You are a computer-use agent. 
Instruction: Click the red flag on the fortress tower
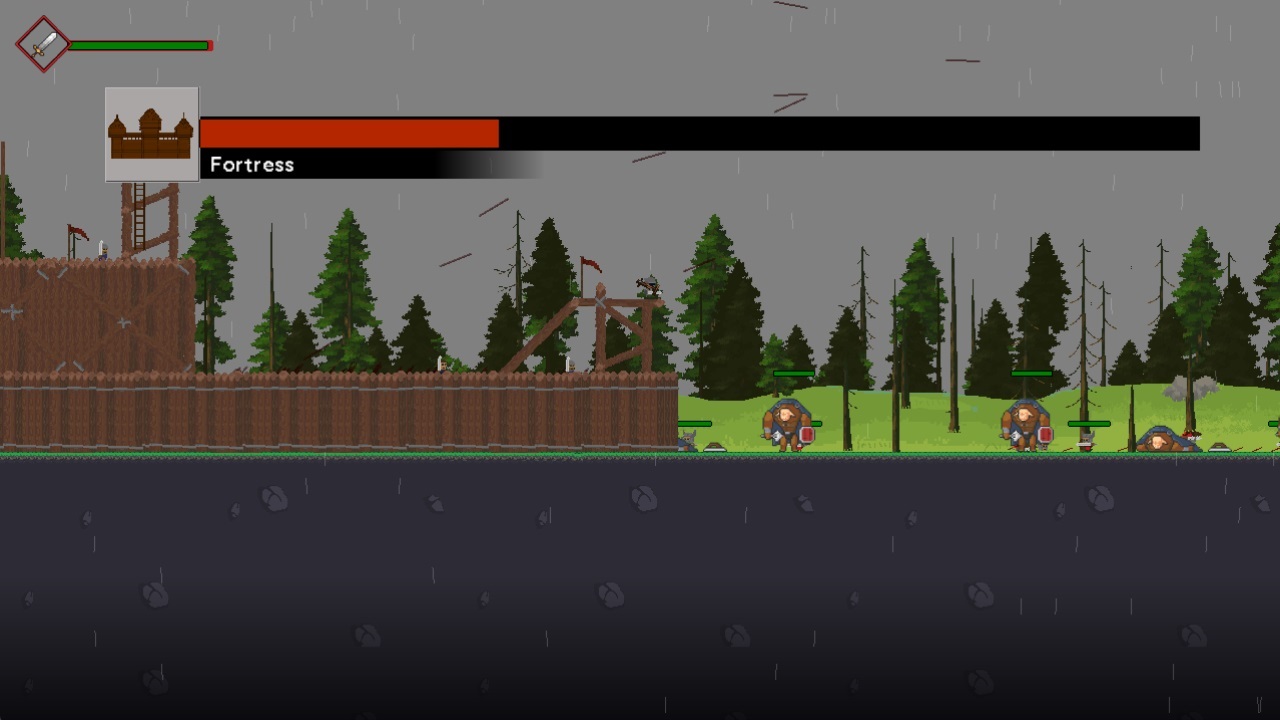pos(77,232)
